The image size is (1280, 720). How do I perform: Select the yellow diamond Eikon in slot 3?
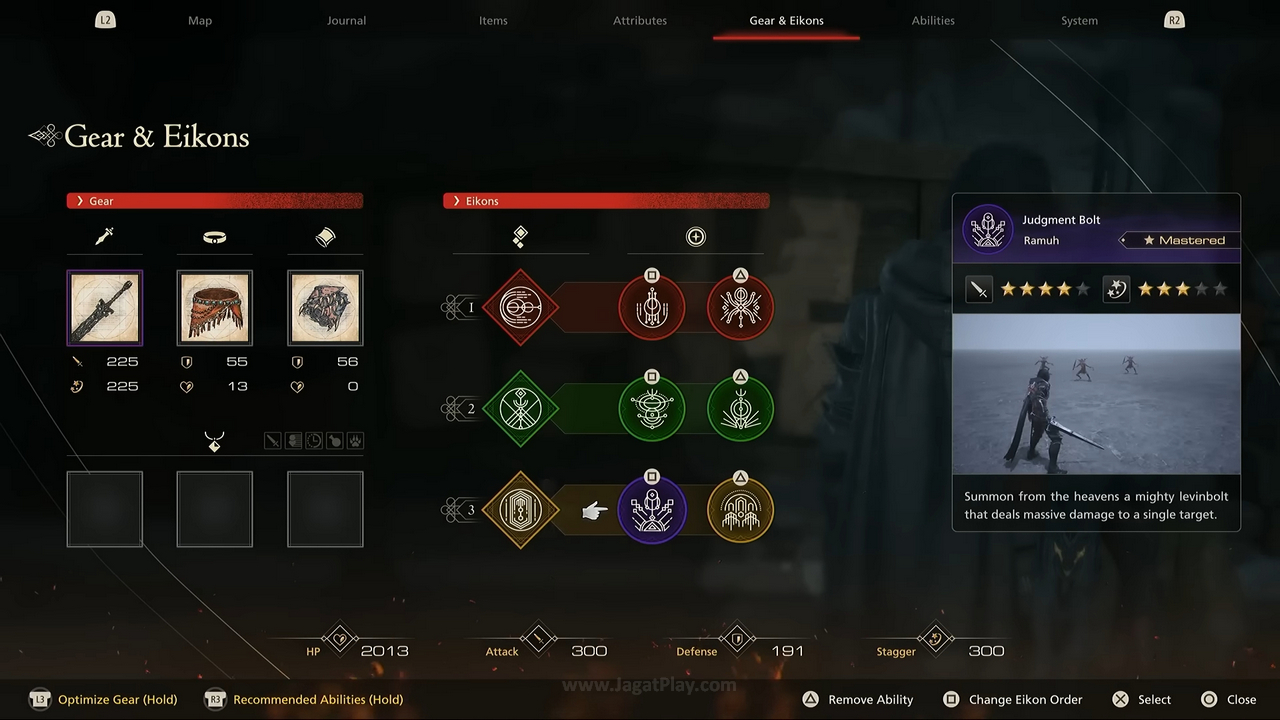[520, 510]
